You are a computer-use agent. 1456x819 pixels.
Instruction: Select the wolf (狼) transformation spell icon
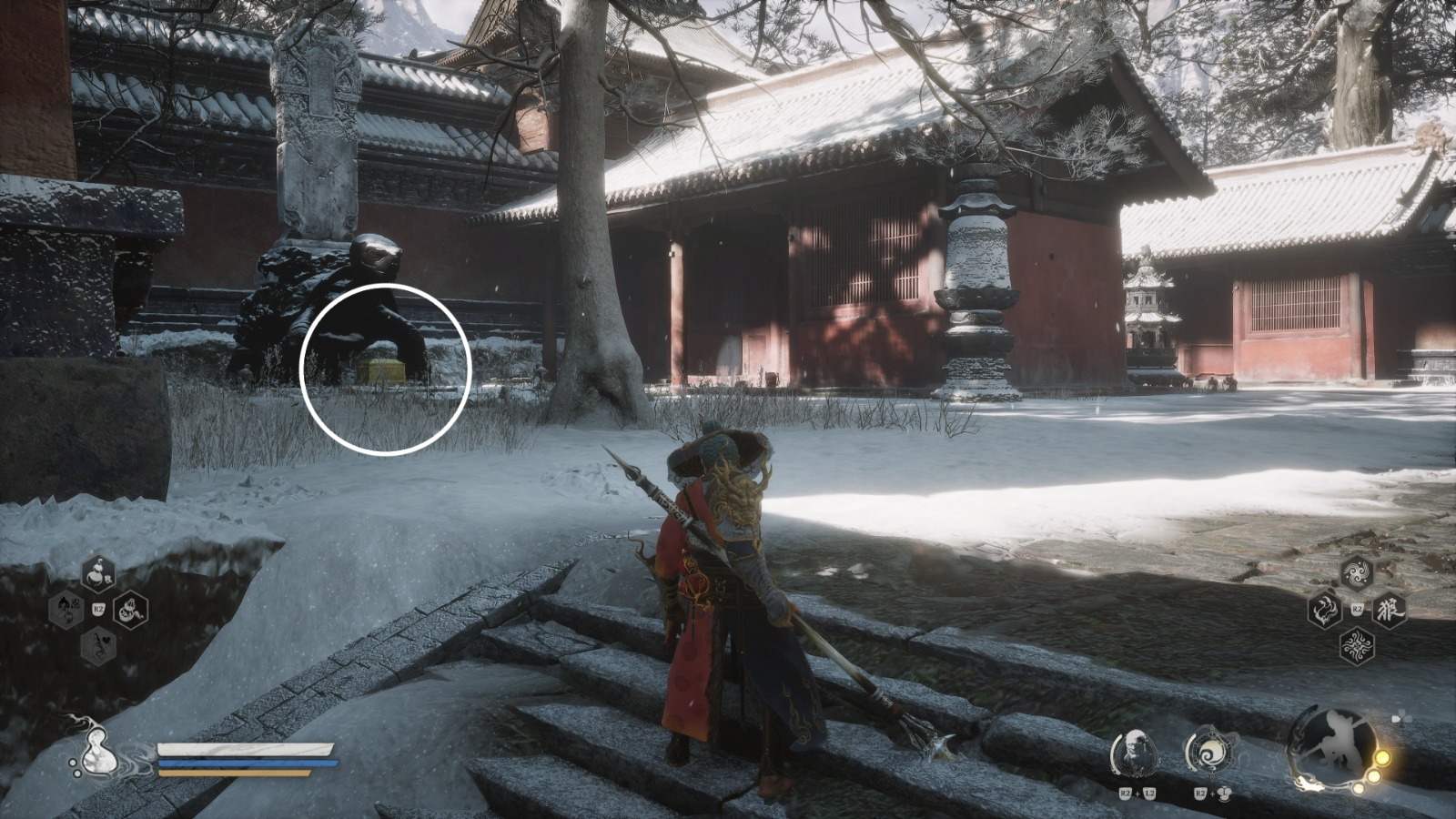point(1389,610)
